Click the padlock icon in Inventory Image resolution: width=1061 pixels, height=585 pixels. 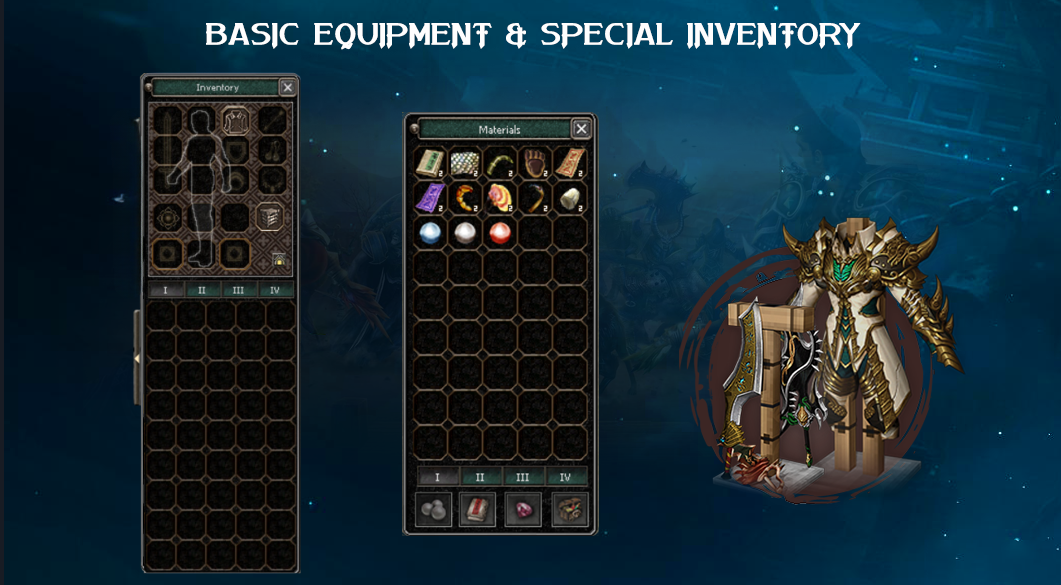pyautogui.click(x=279, y=259)
